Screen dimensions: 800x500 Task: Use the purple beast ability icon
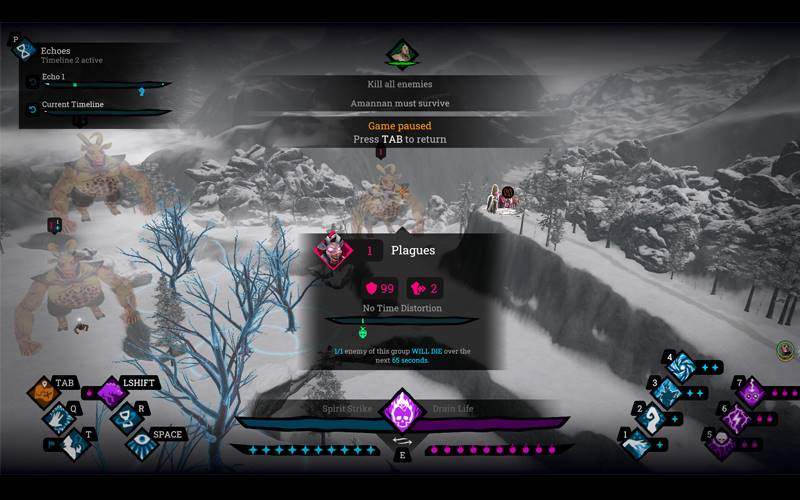point(112,392)
